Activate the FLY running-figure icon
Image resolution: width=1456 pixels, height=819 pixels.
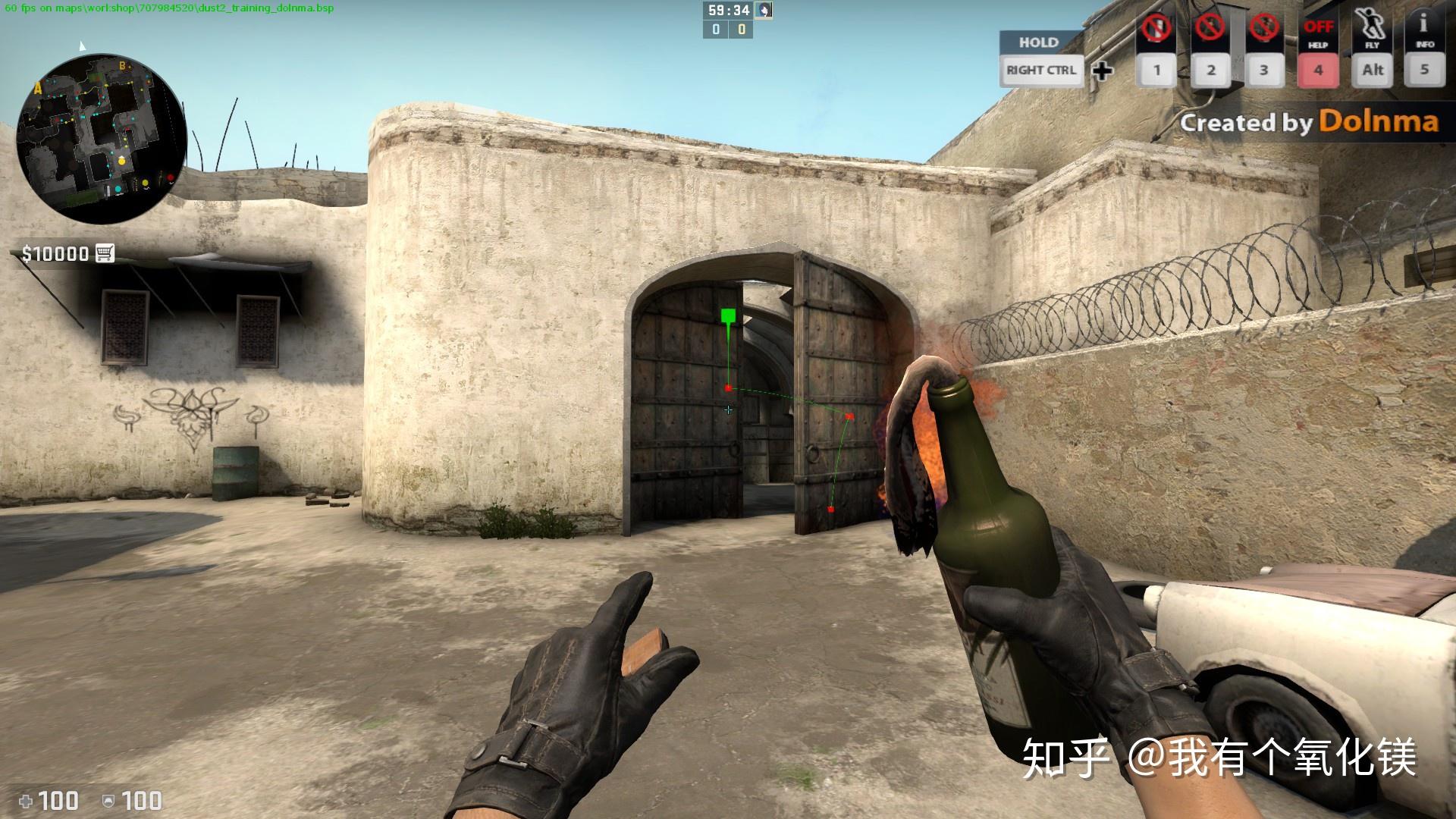(x=1372, y=30)
